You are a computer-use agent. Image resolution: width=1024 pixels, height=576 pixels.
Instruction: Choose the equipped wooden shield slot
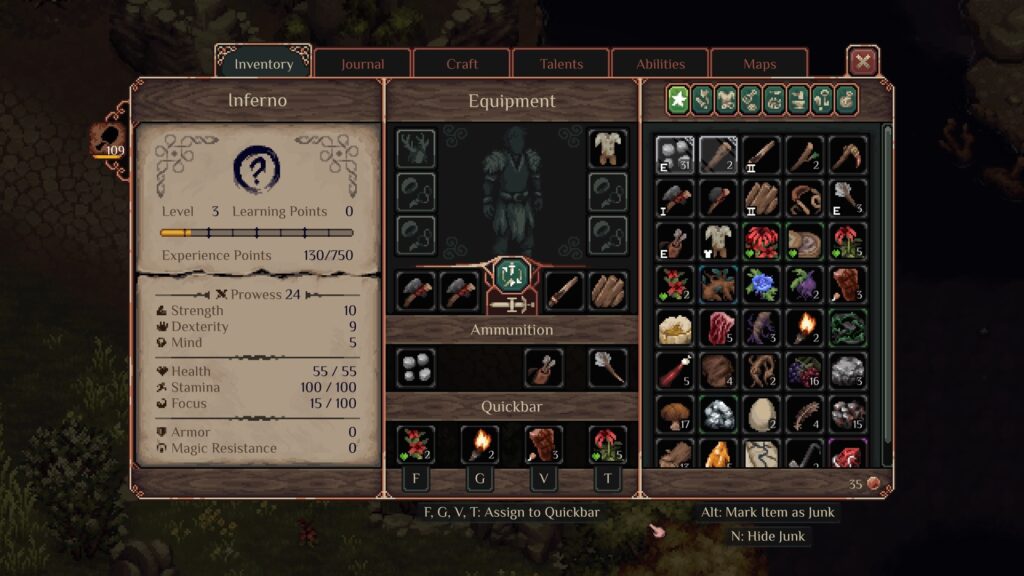[x=607, y=290]
